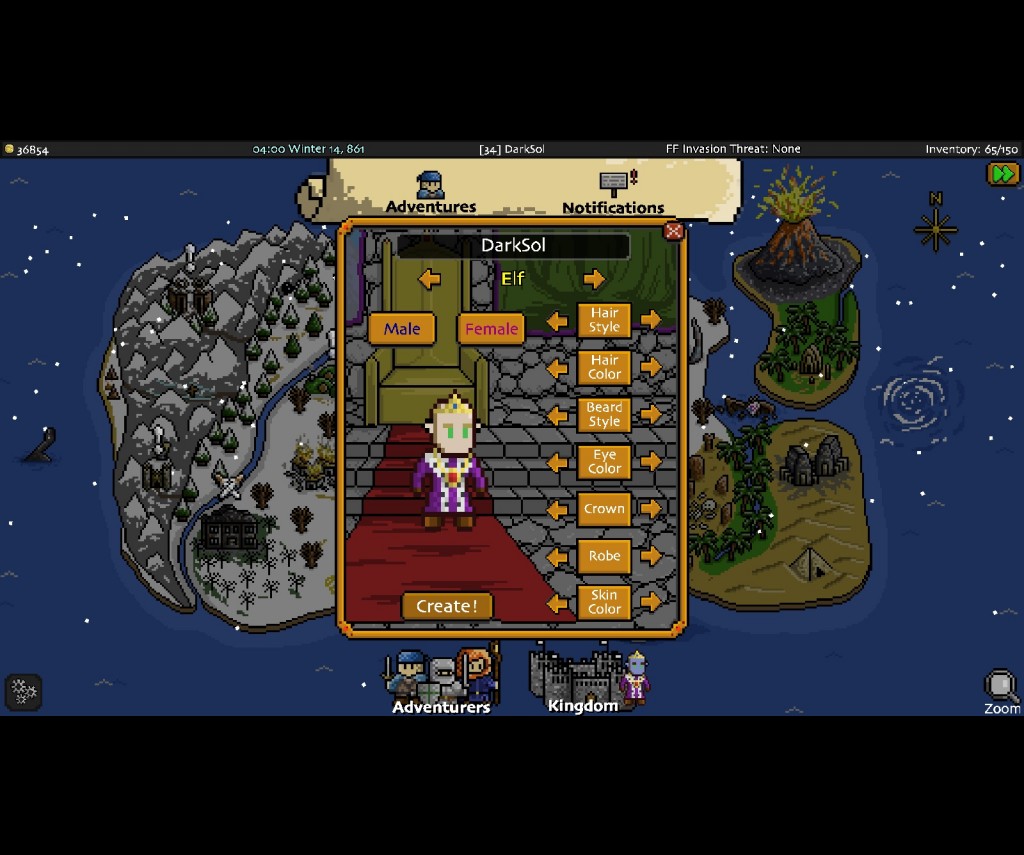
Task: Switch to the previous race before Elf
Action: click(x=430, y=279)
